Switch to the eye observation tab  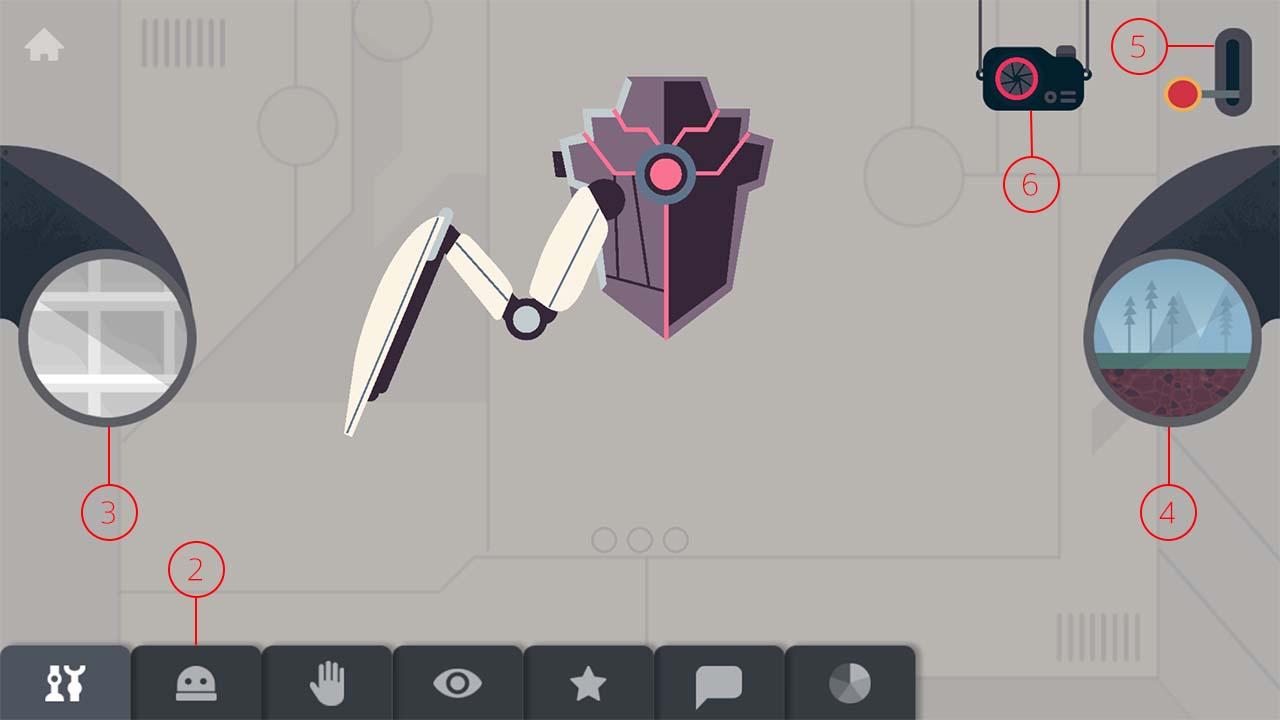458,684
